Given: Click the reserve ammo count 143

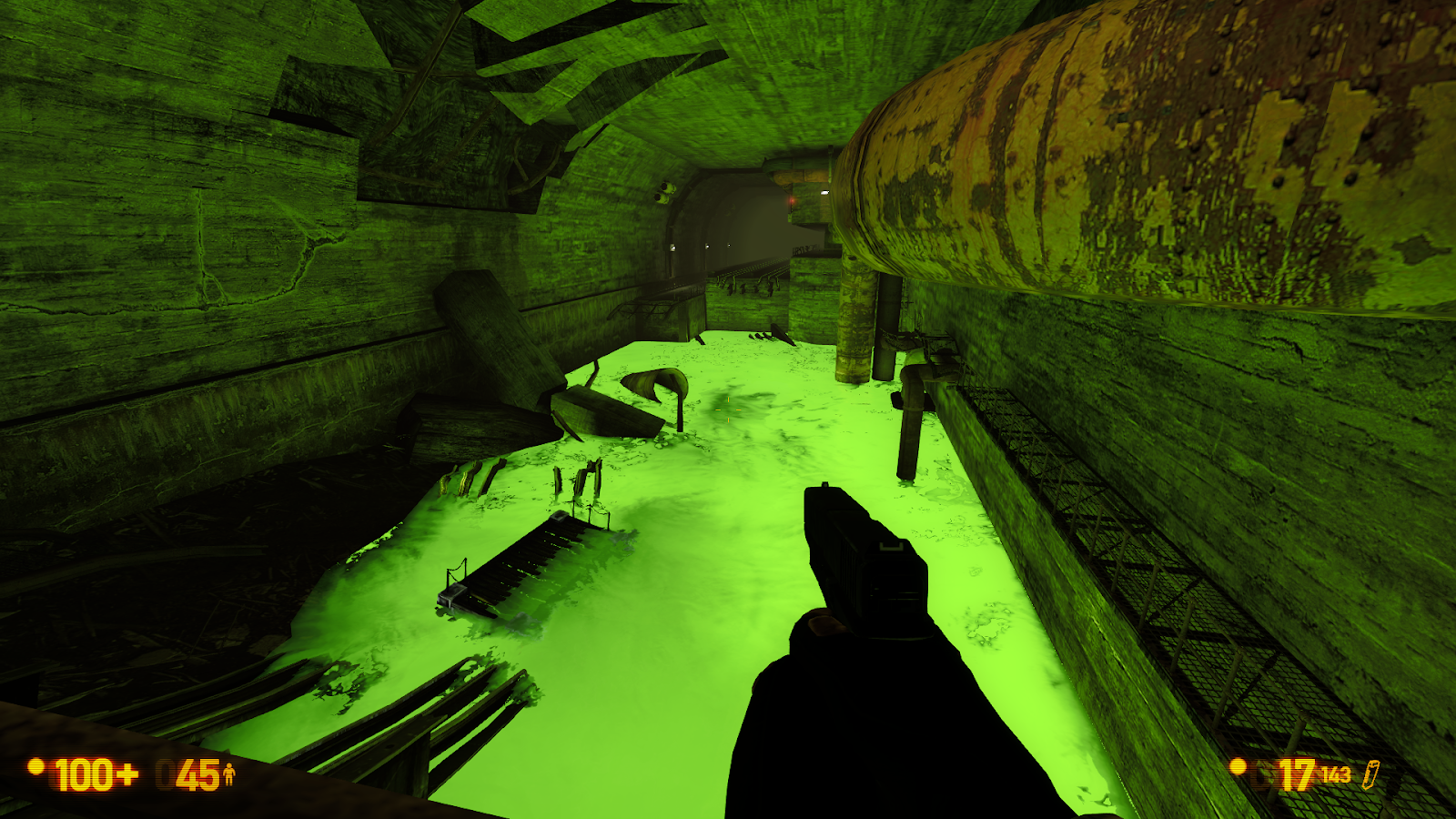Looking at the screenshot, I should coord(1336,773).
